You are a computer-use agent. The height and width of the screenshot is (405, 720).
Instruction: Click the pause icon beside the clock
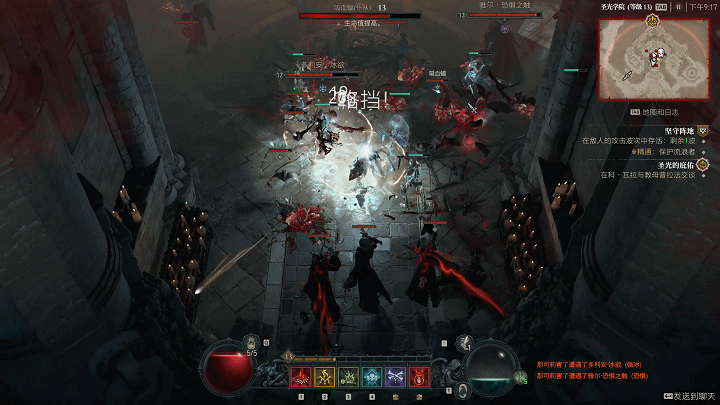point(679,6)
